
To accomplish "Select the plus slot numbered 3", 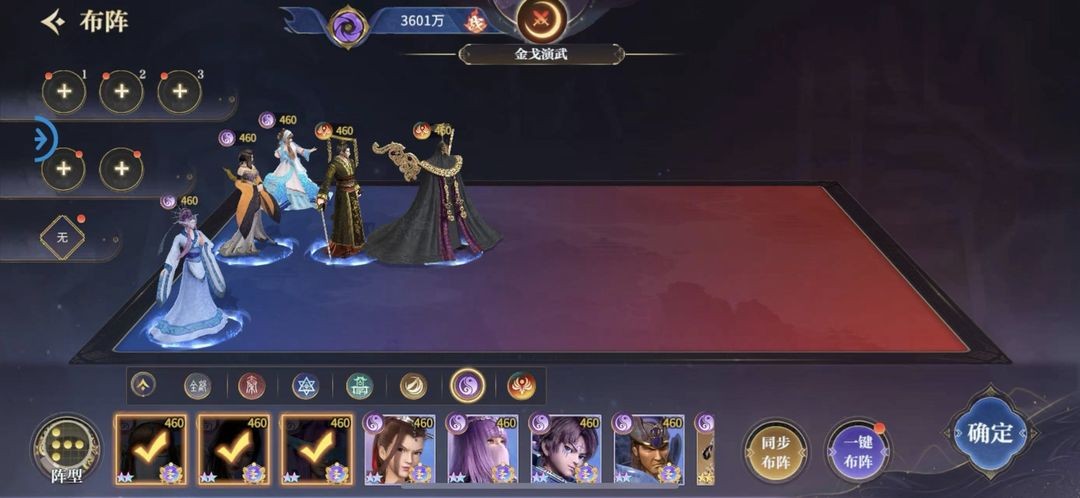I will [x=179, y=92].
